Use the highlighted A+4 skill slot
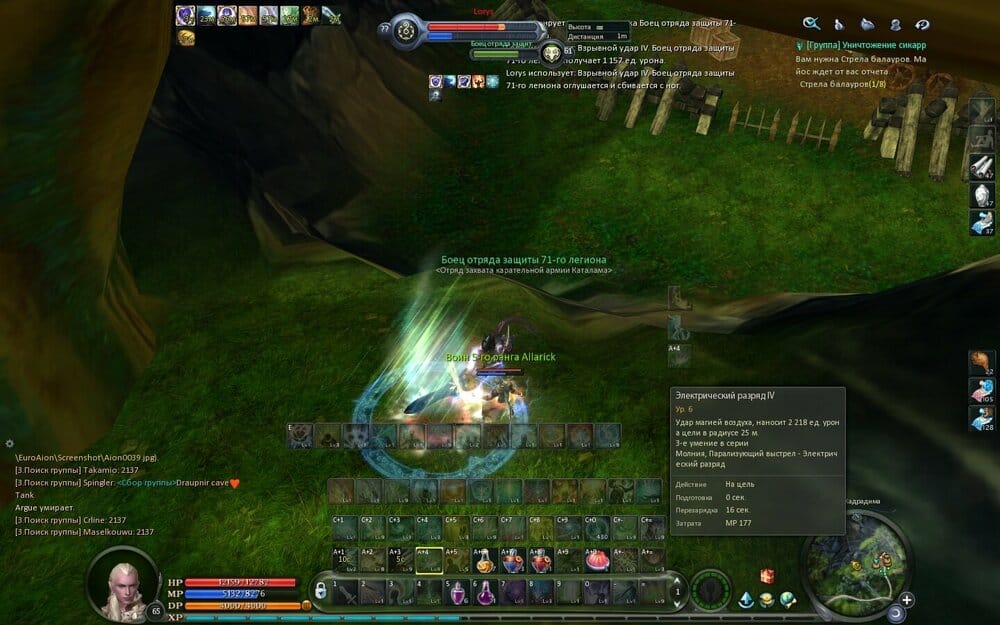This screenshot has width=1000, height=625. [428, 562]
